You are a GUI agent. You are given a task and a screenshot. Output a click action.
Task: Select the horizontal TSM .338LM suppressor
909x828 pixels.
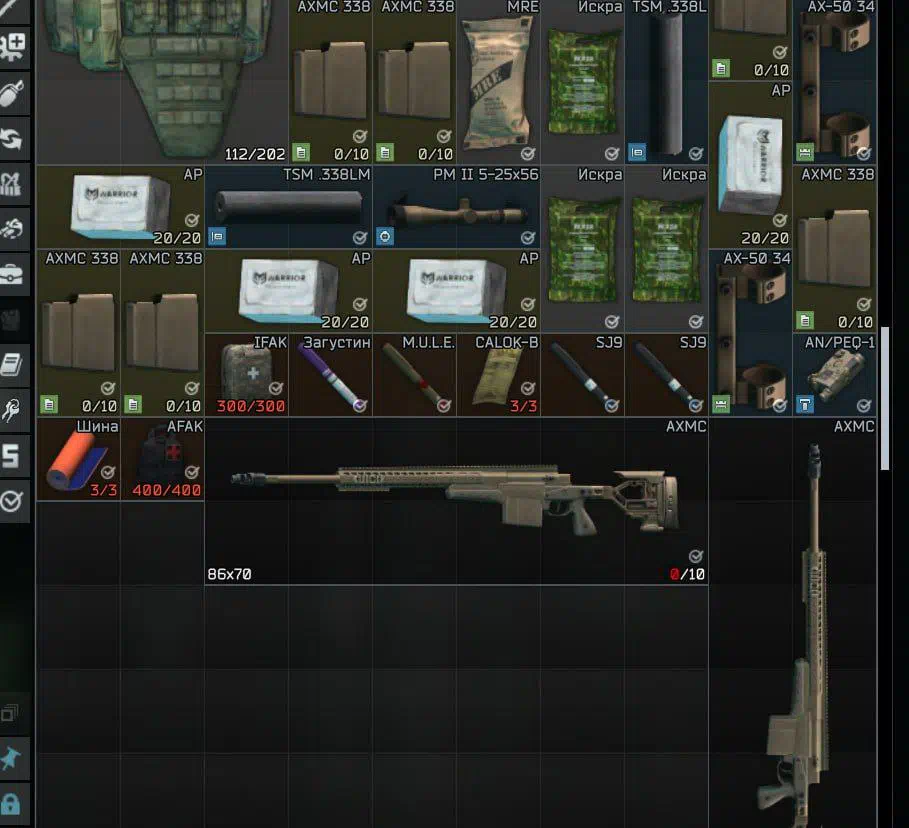coord(289,208)
